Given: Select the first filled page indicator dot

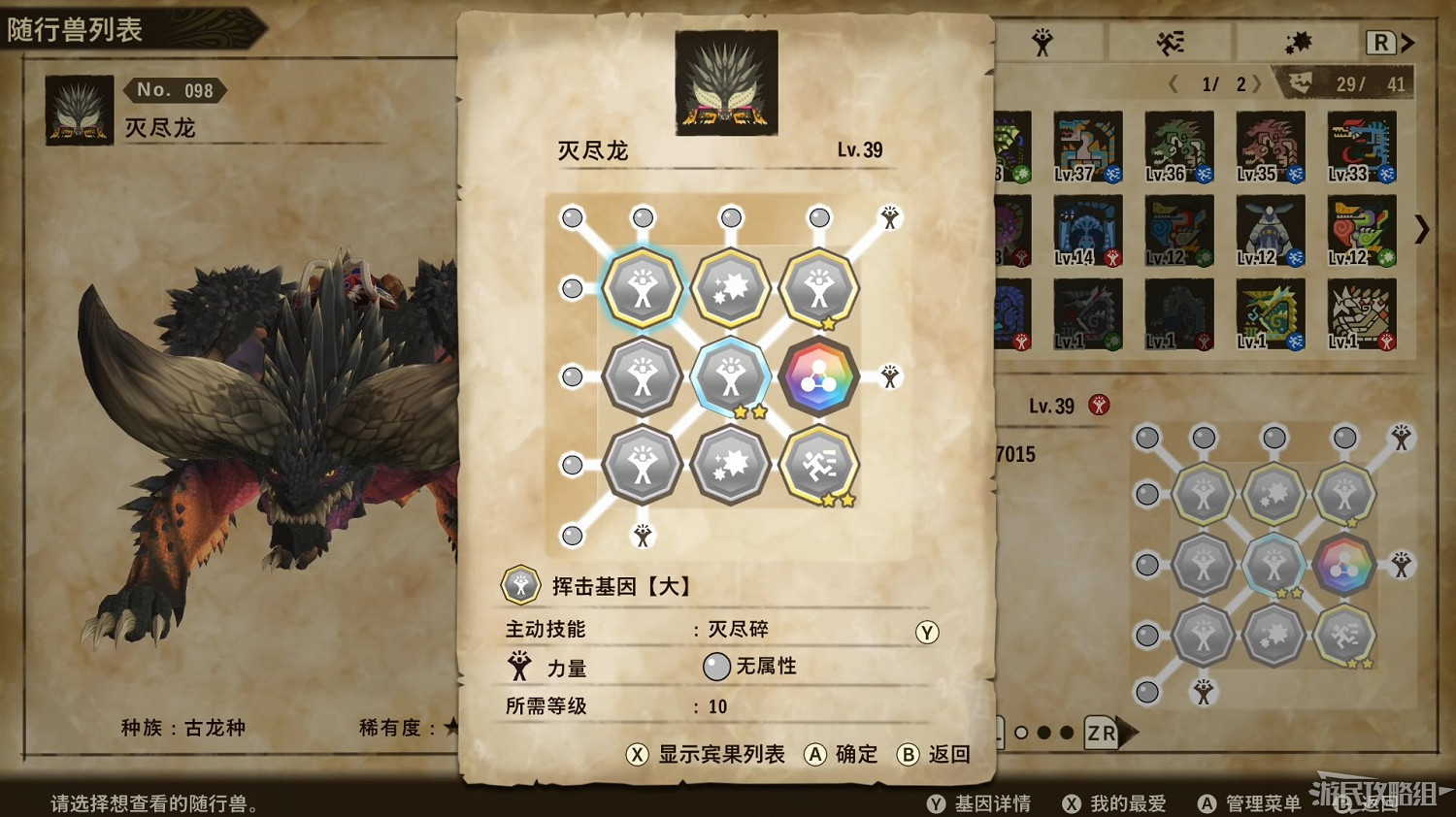Looking at the screenshot, I should tap(1043, 734).
